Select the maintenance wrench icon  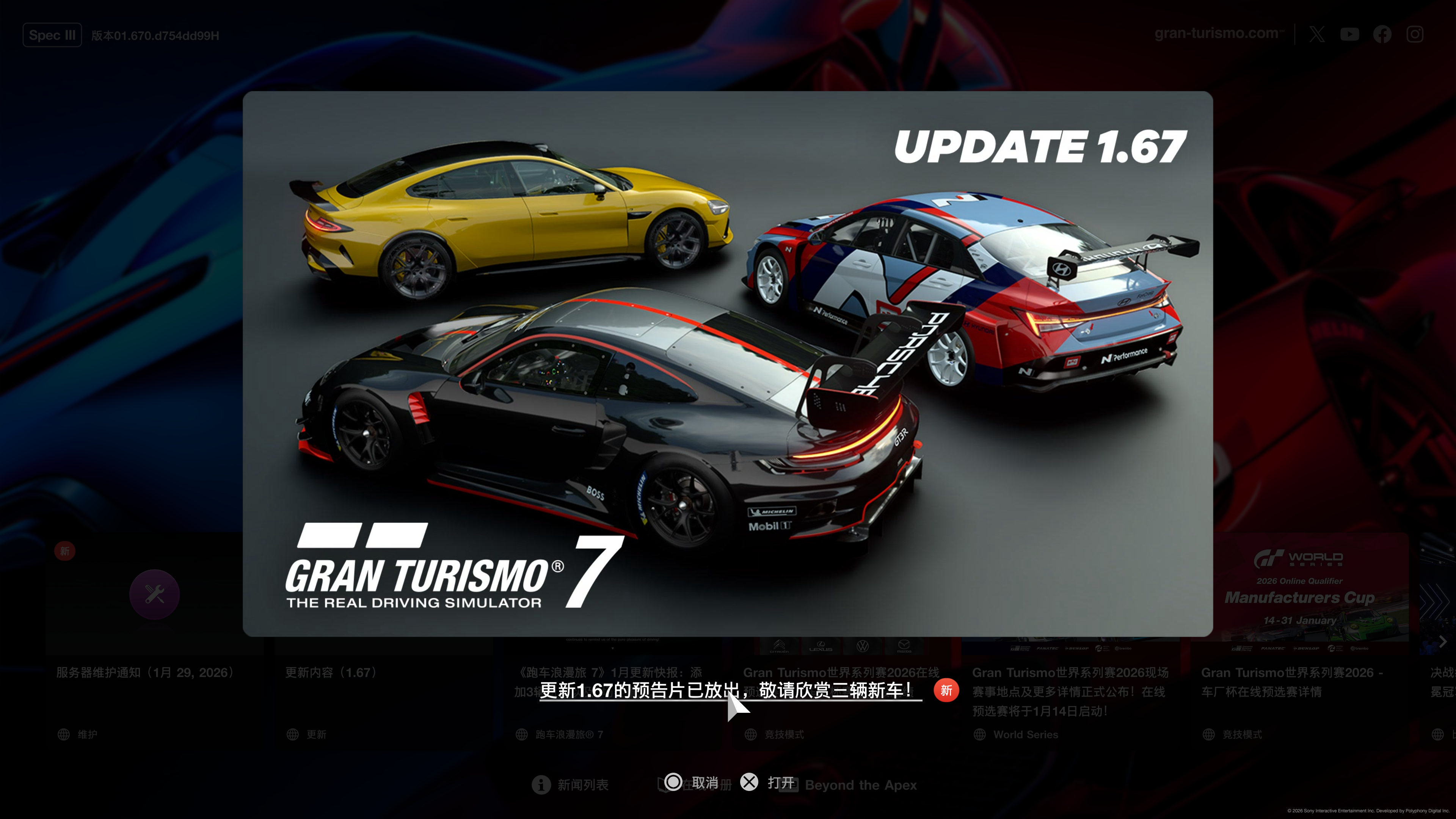(x=154, y=594)
